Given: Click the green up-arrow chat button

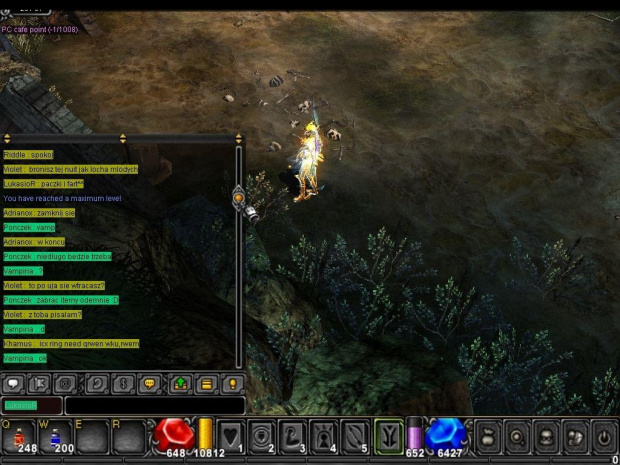Looking at the screenshot, I should (179, 383).
